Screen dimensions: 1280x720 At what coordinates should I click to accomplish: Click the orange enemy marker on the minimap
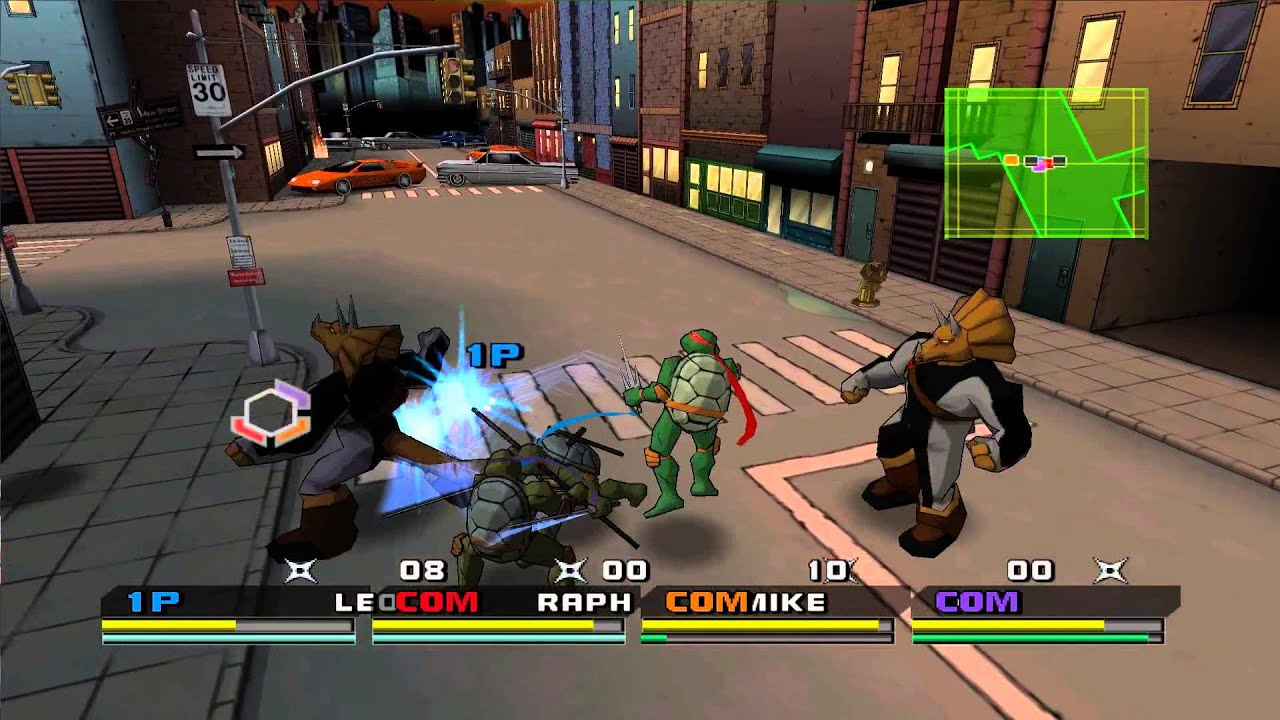(1011, 160)
